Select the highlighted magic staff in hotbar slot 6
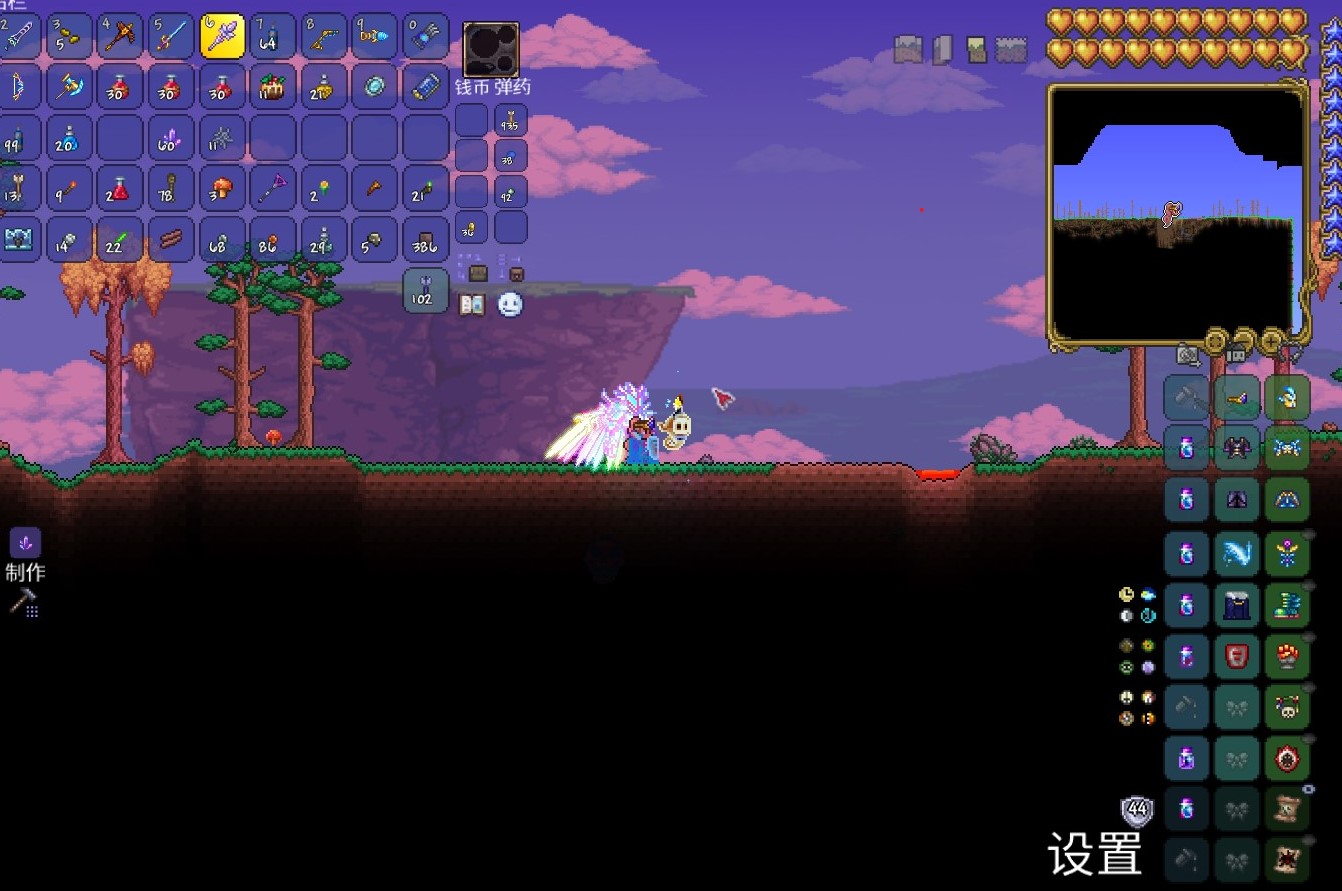1342x891 pixels. (222, 37)
